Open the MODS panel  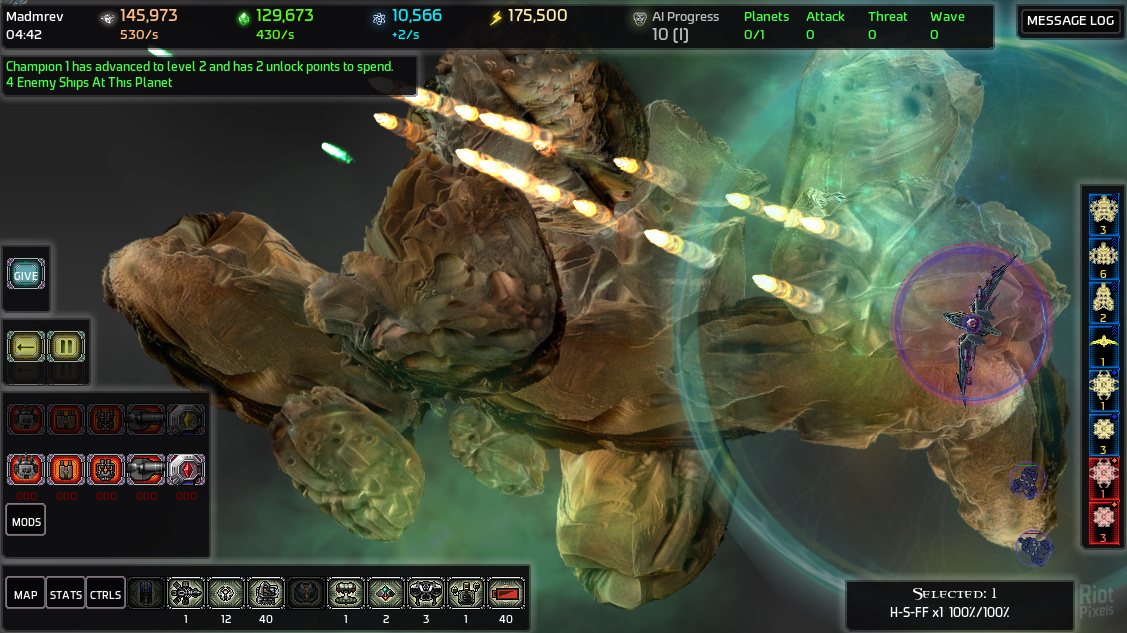pyautogui.click(x=25, y=521)
